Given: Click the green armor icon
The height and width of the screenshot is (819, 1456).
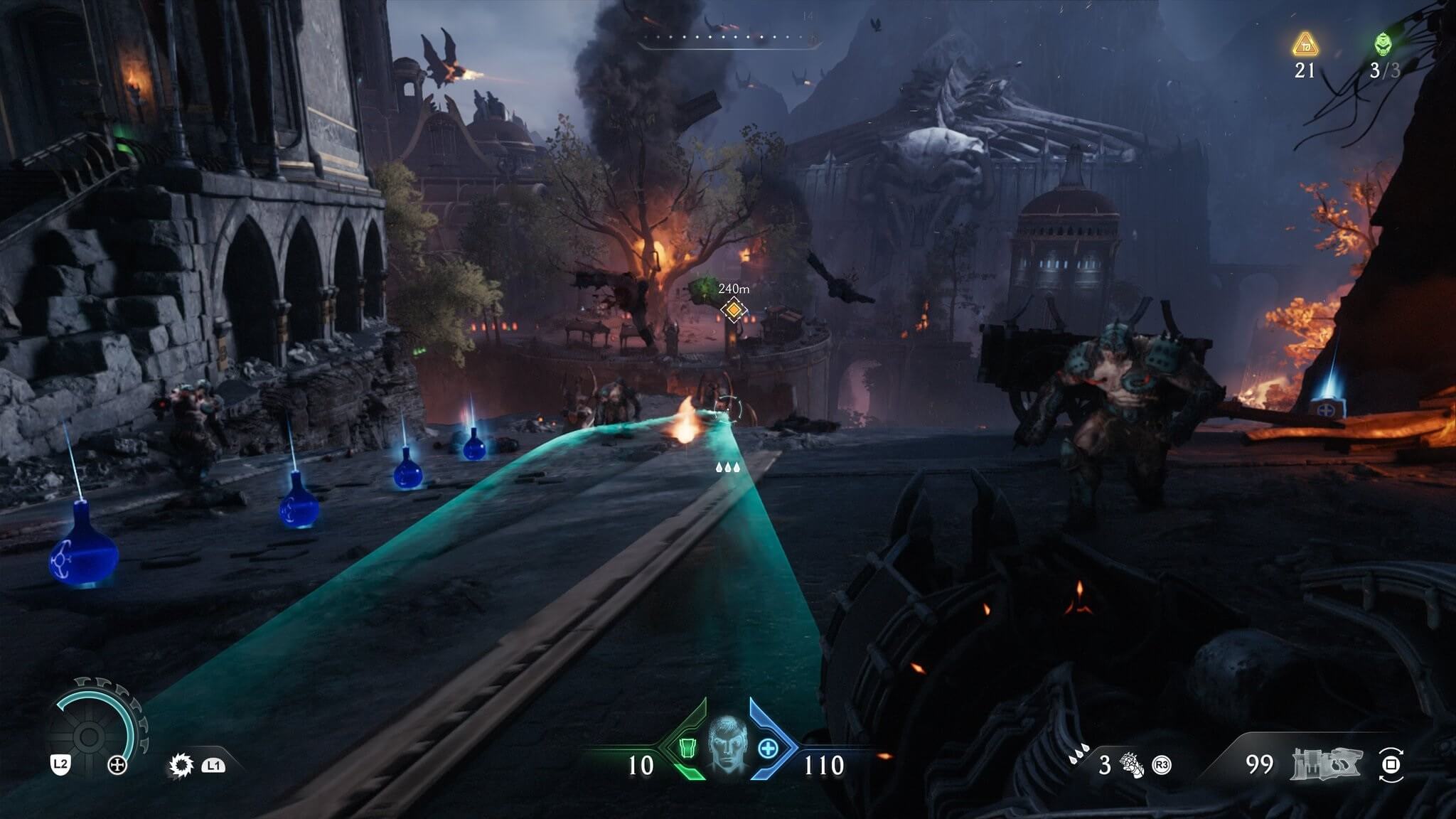Looking at the screenshot, I should point(686,749).
